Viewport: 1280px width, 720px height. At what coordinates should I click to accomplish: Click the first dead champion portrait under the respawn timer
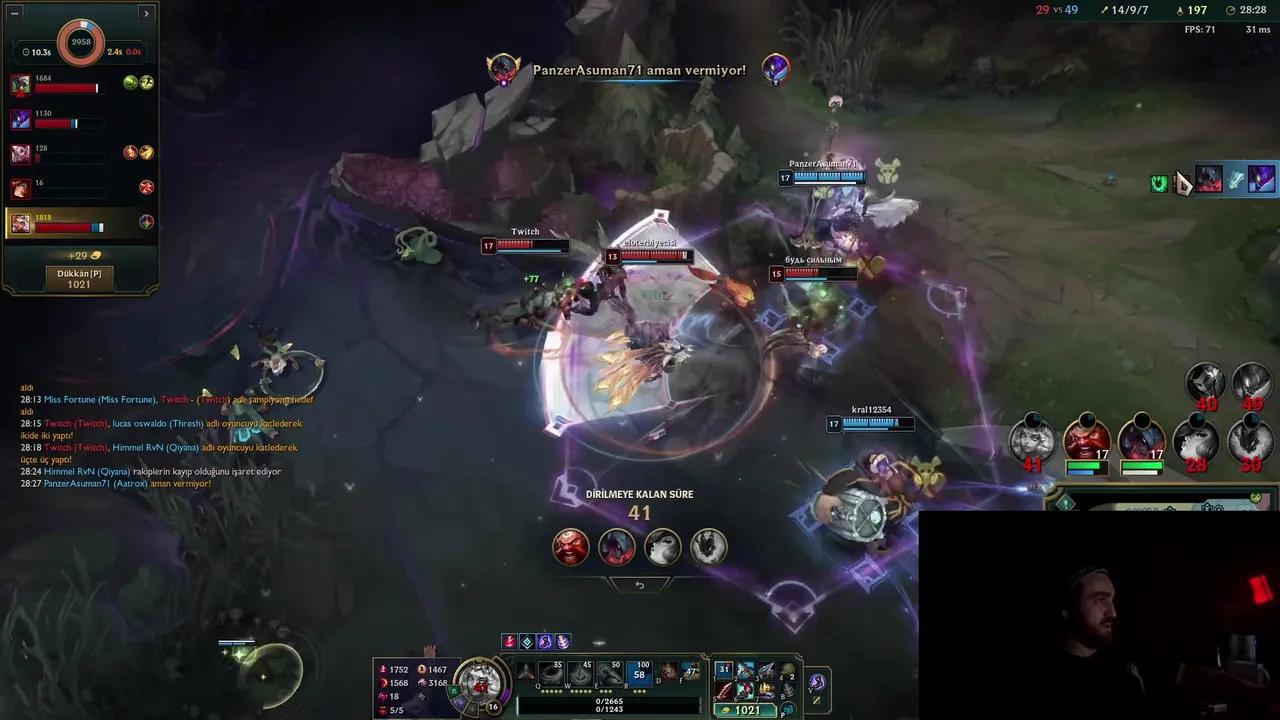coord(570,548)
